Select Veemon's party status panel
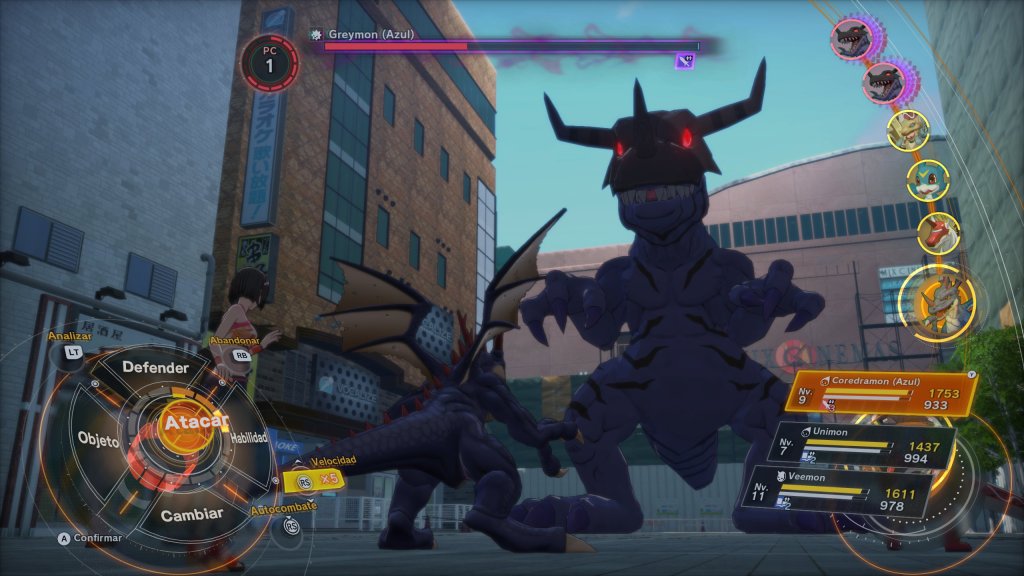The width and height of the screenshot is (1024, 576). [856, 494]
